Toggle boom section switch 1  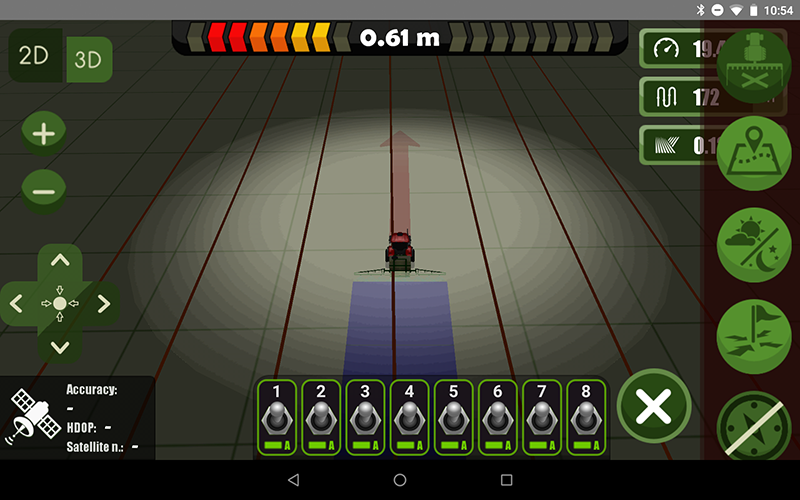tap(277, 417)
